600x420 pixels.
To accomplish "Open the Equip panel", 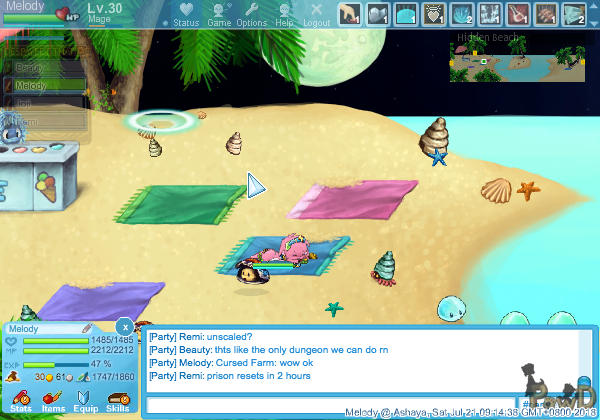I will (x=86, y=398).
